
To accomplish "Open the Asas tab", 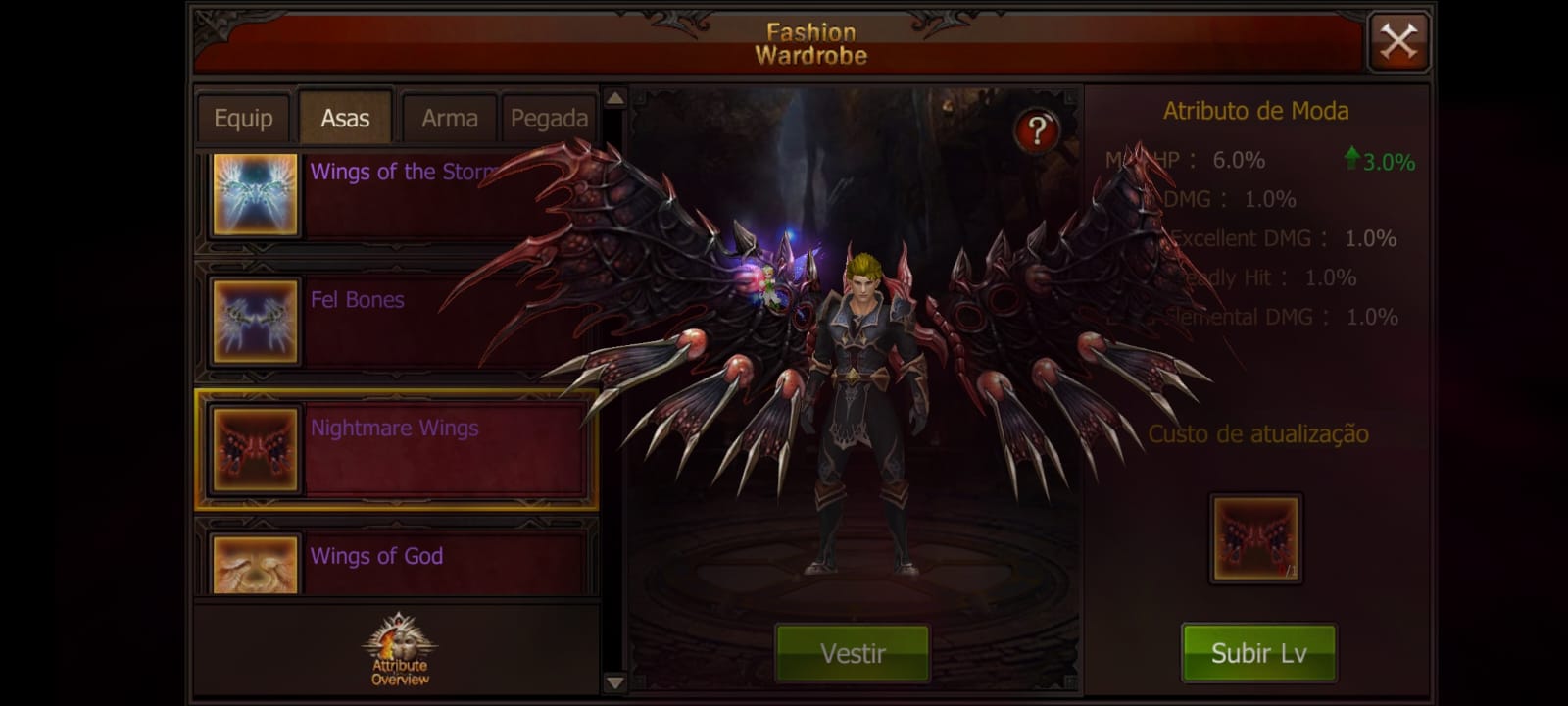I will (x=345, y=119).
